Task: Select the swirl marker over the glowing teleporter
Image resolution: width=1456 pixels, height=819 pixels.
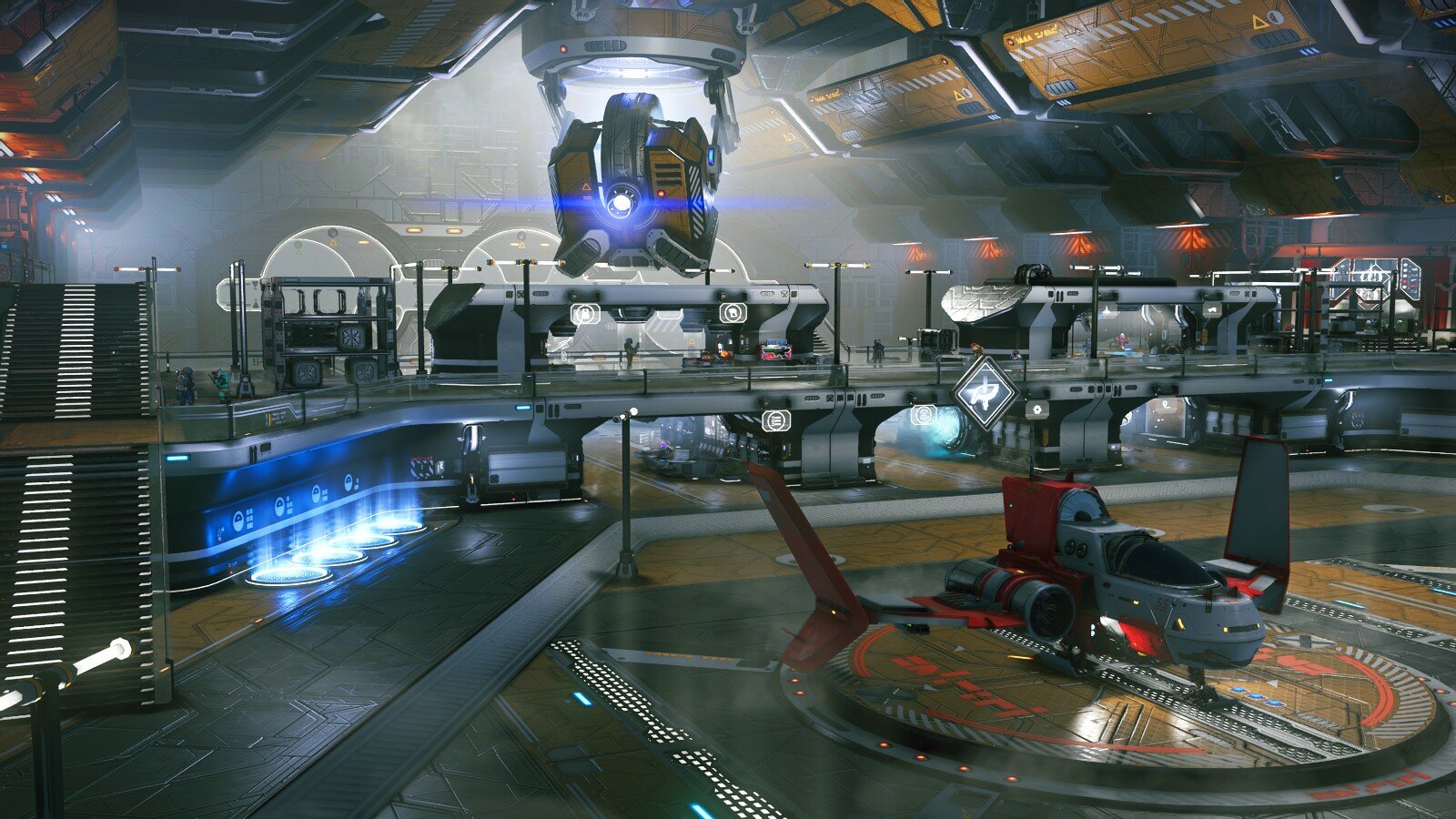Action: pyautogui.click(x=924, y=416)
